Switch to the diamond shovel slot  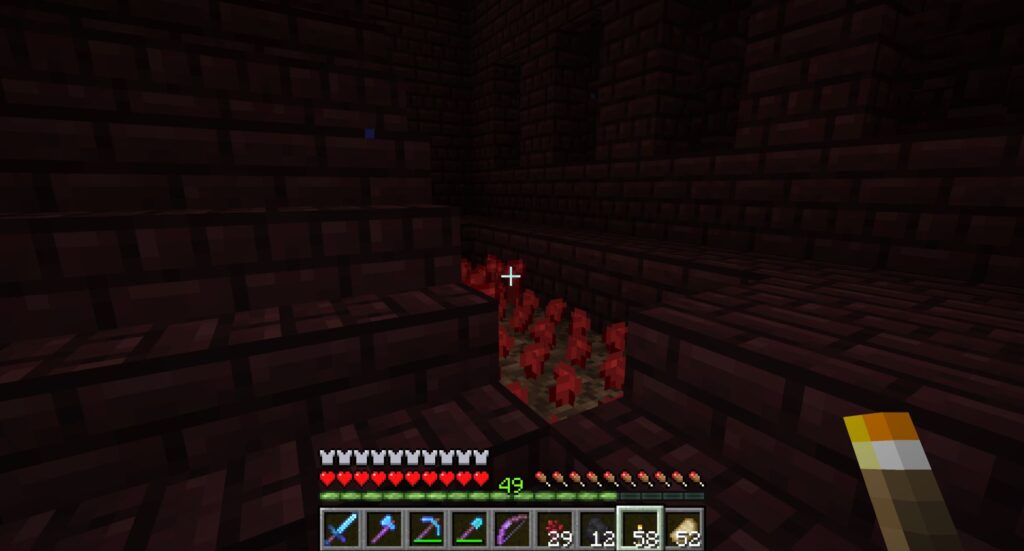[x=469, y=527]
